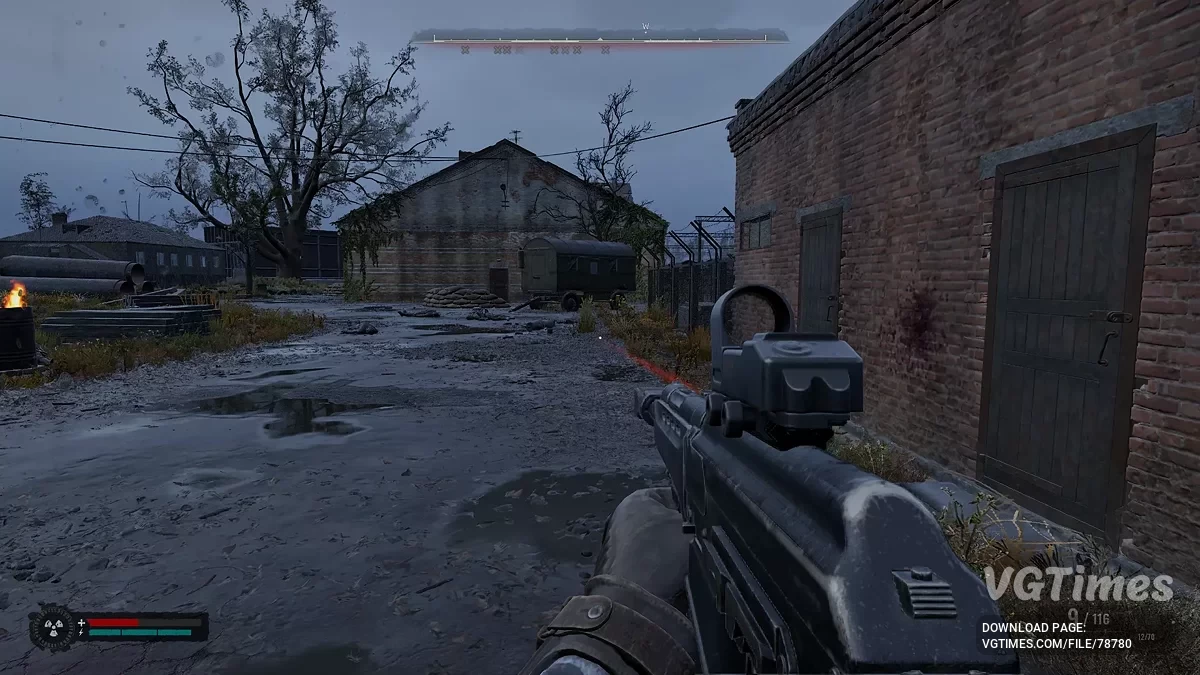
Task: Click the compass bar's W heading marker
Action: click(x=646, y=28)
